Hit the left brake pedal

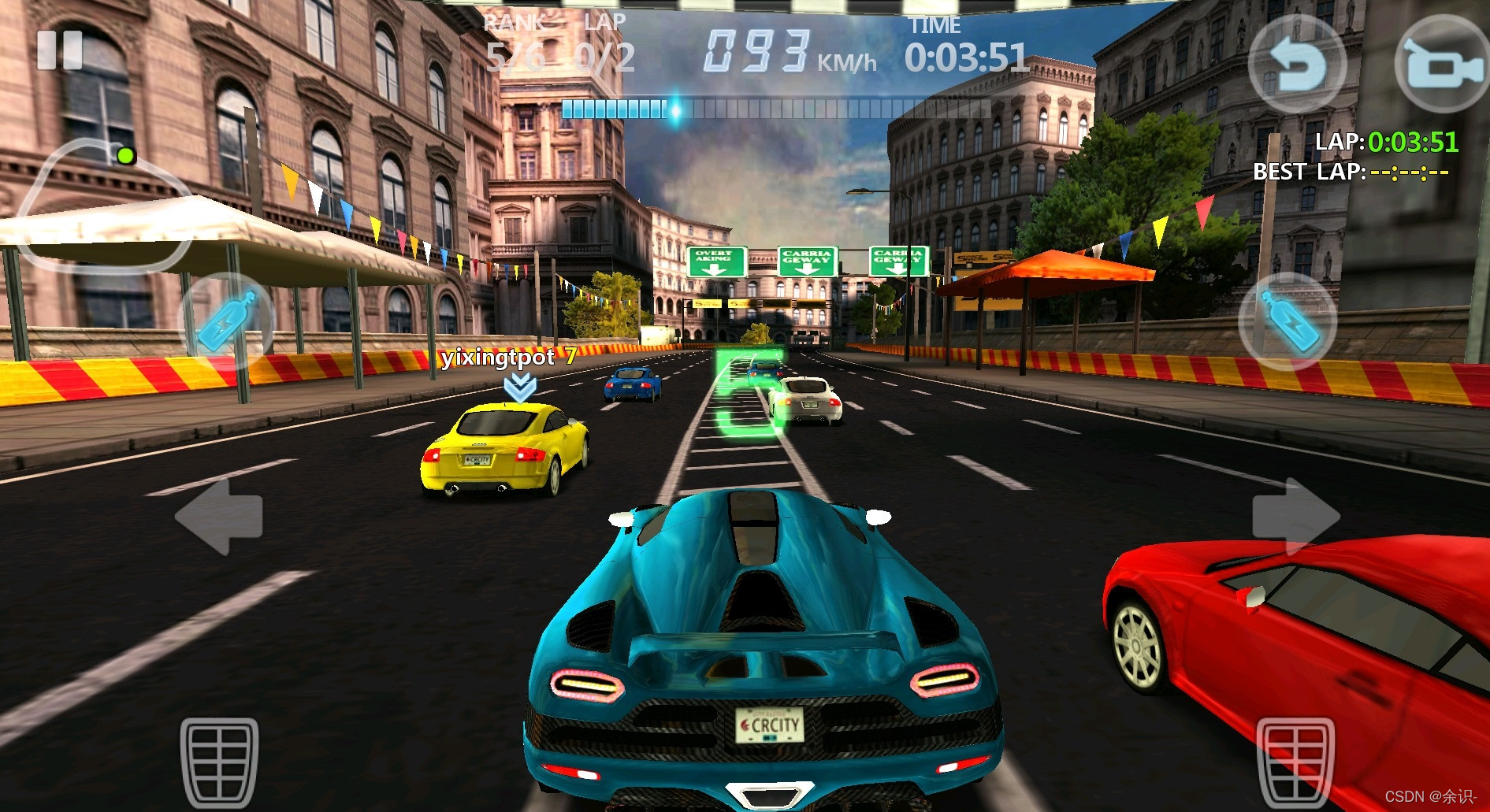pos(219,761)
